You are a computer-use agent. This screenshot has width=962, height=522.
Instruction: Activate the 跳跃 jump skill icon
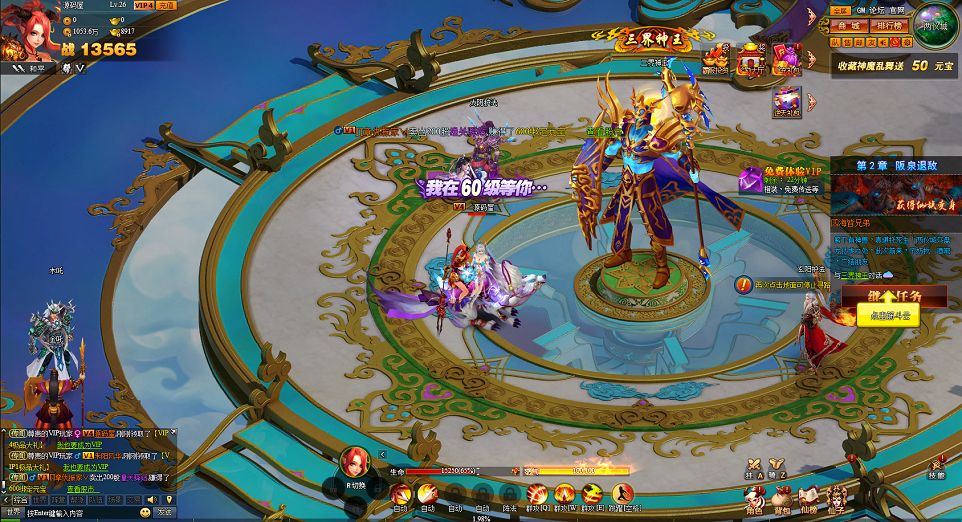pos(623,495)
